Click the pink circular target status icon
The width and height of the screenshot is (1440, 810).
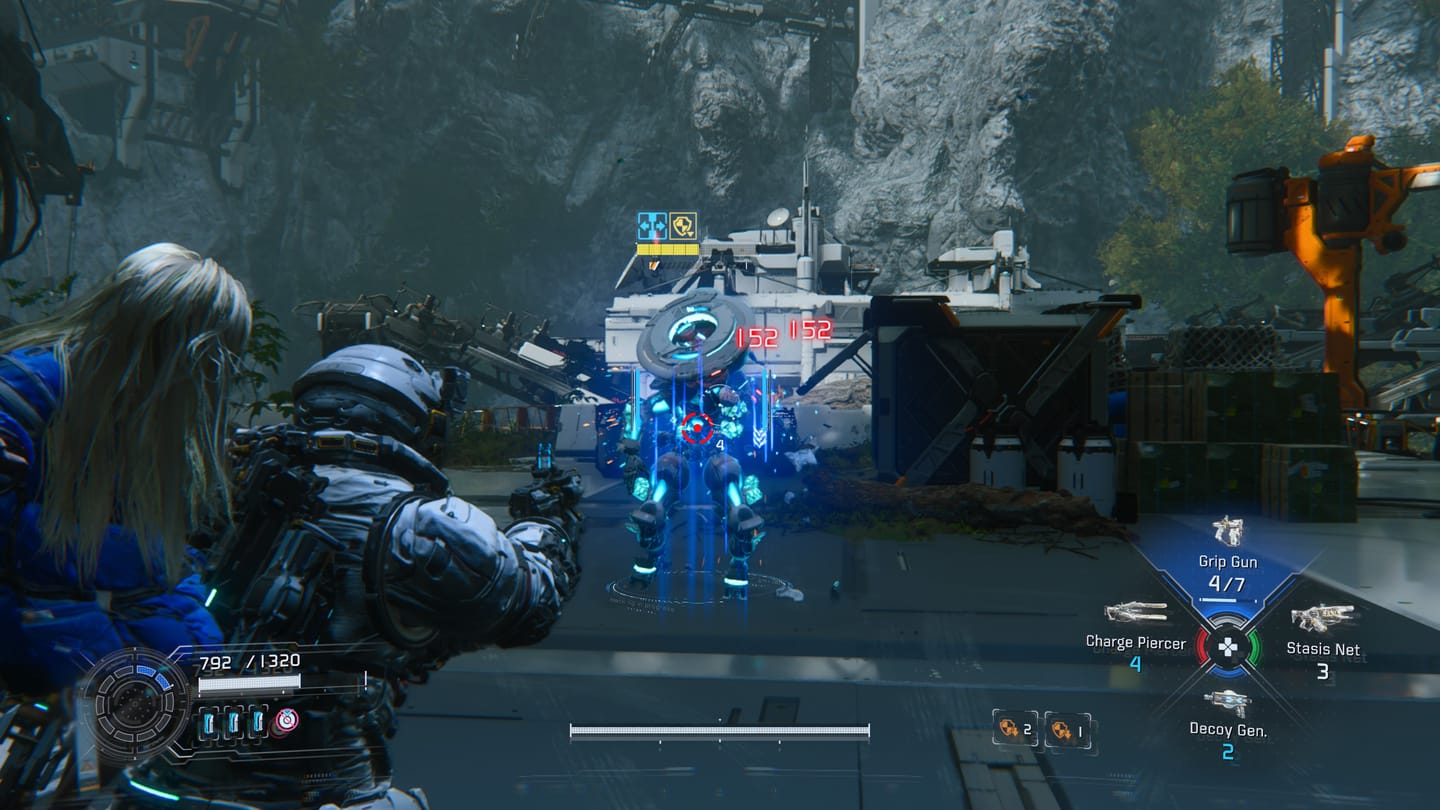click(287, 720)
